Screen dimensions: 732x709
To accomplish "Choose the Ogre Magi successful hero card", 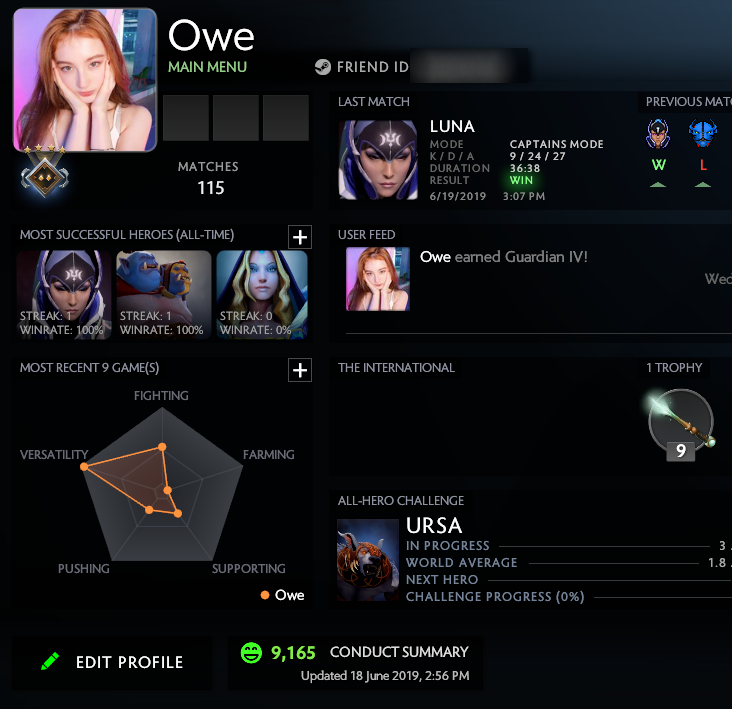I will pyautogui.click(x=163, y=294).
